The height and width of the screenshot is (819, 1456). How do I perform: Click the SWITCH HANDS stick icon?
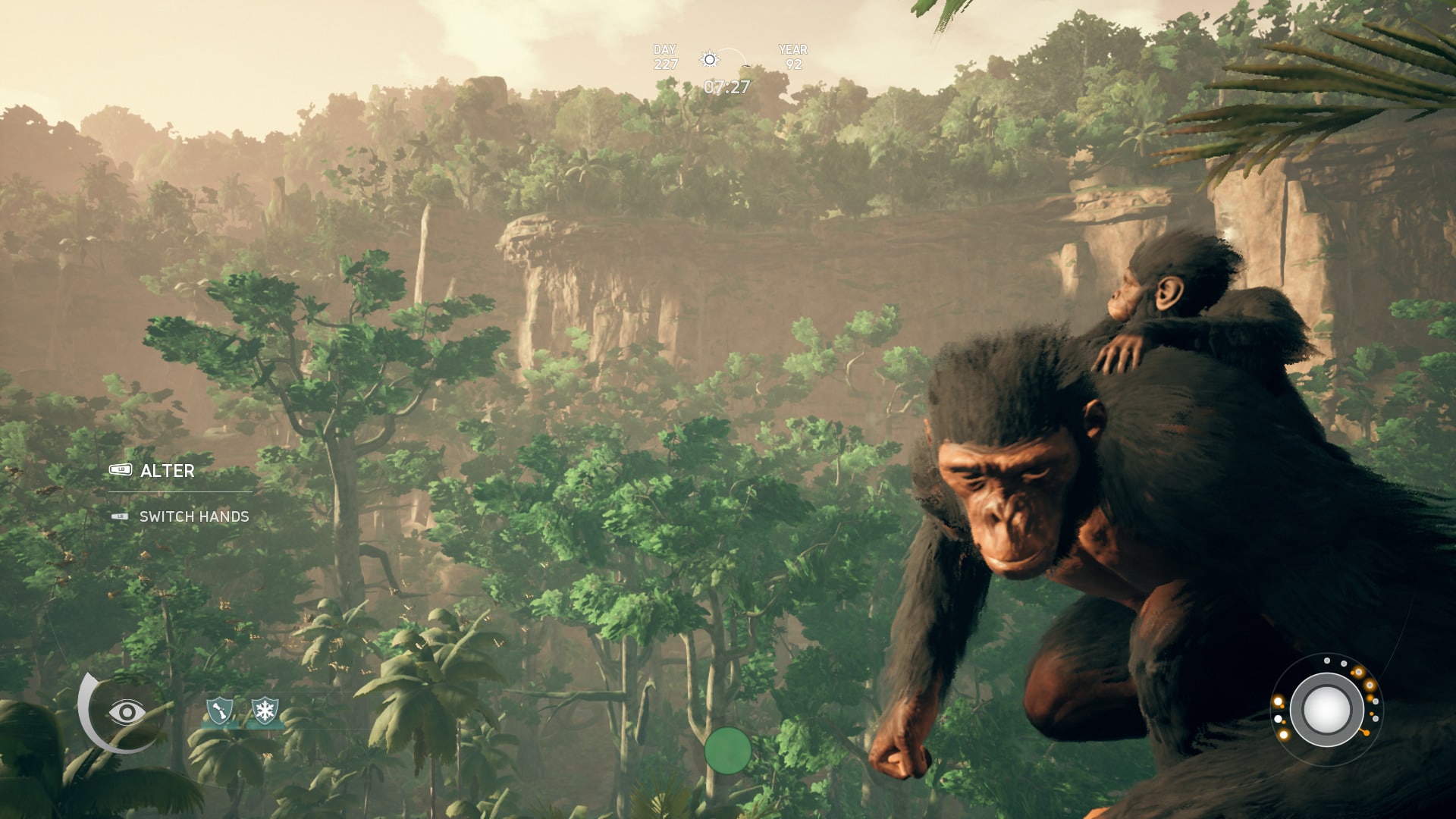(120, 516)
